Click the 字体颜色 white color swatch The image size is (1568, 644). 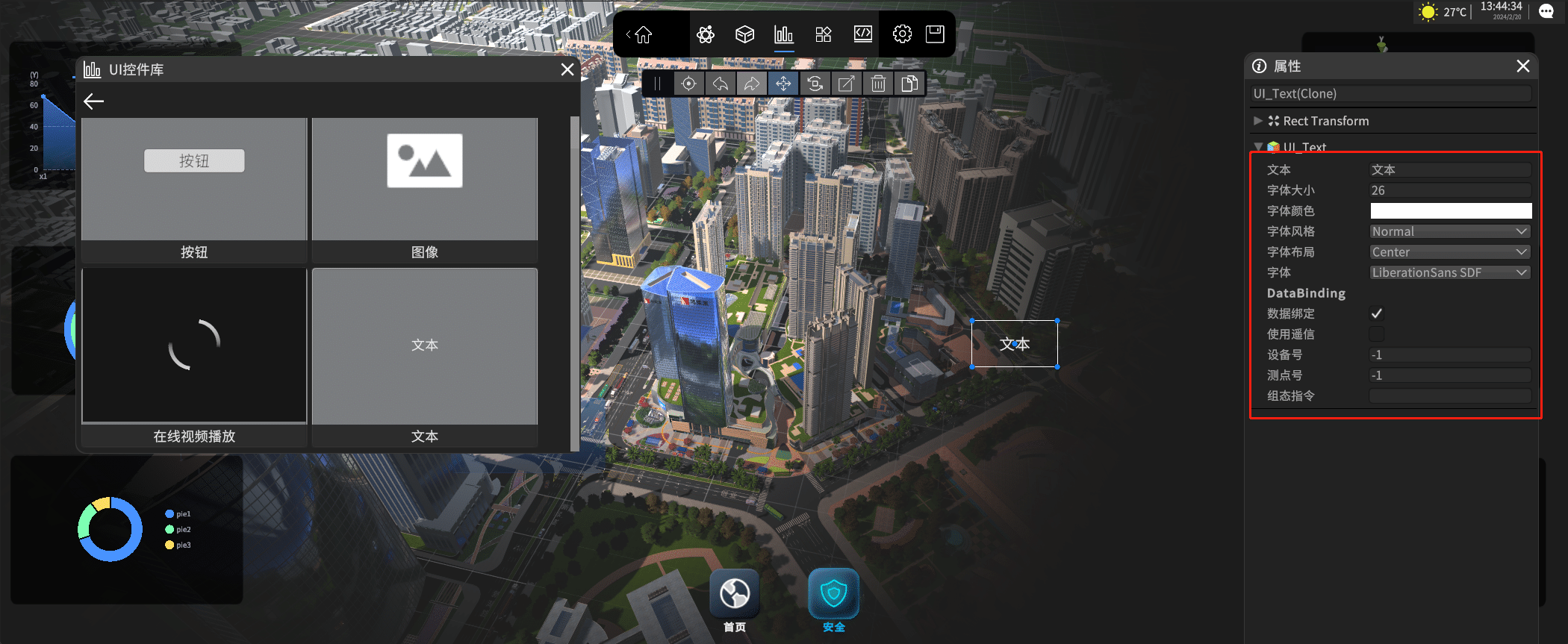click(x=1450, y=211)
